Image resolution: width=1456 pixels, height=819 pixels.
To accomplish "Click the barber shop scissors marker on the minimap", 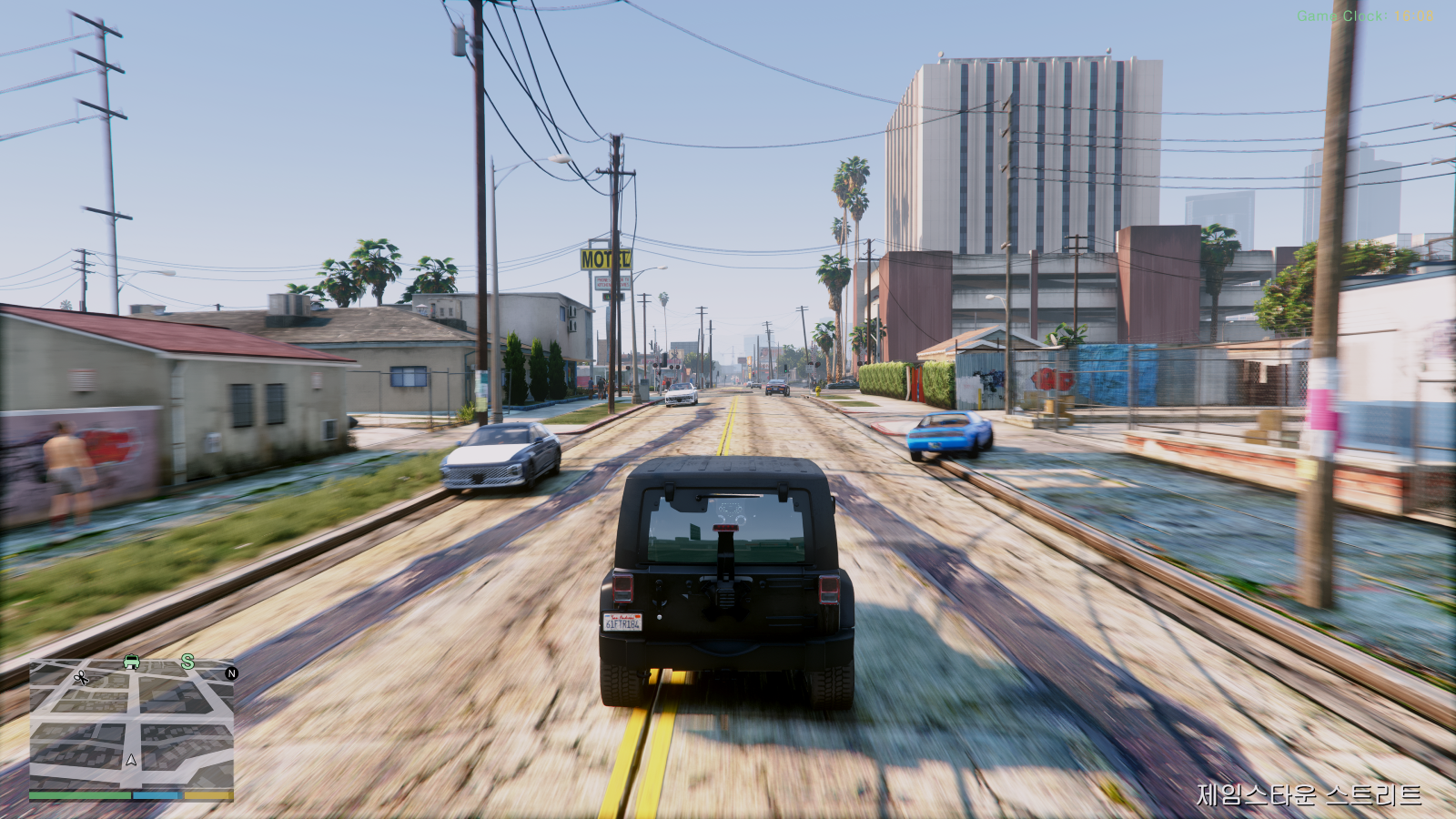I will tap(81, 677).
